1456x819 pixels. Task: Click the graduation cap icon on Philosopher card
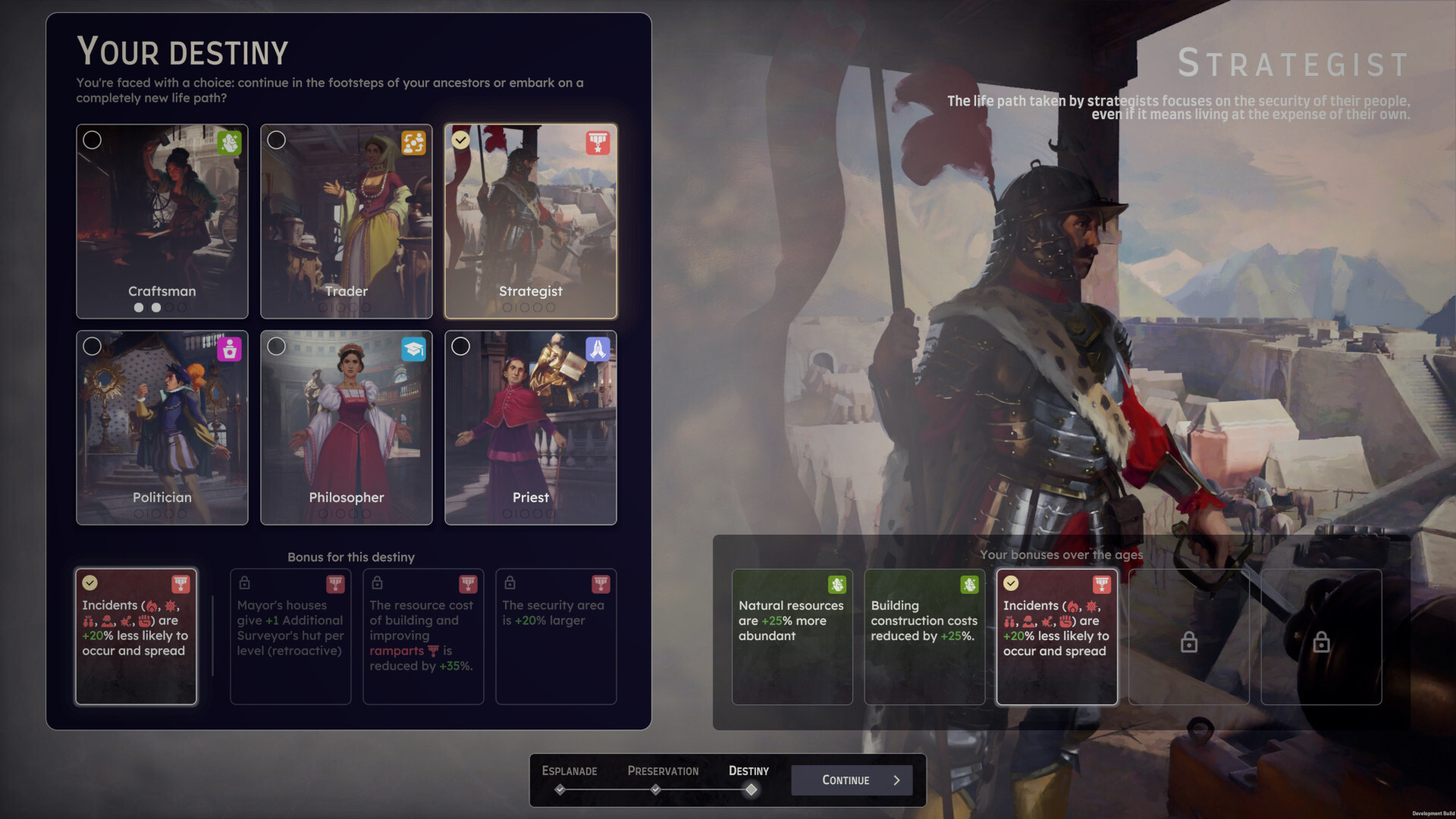pyautogui.click(x=413, y=349)
